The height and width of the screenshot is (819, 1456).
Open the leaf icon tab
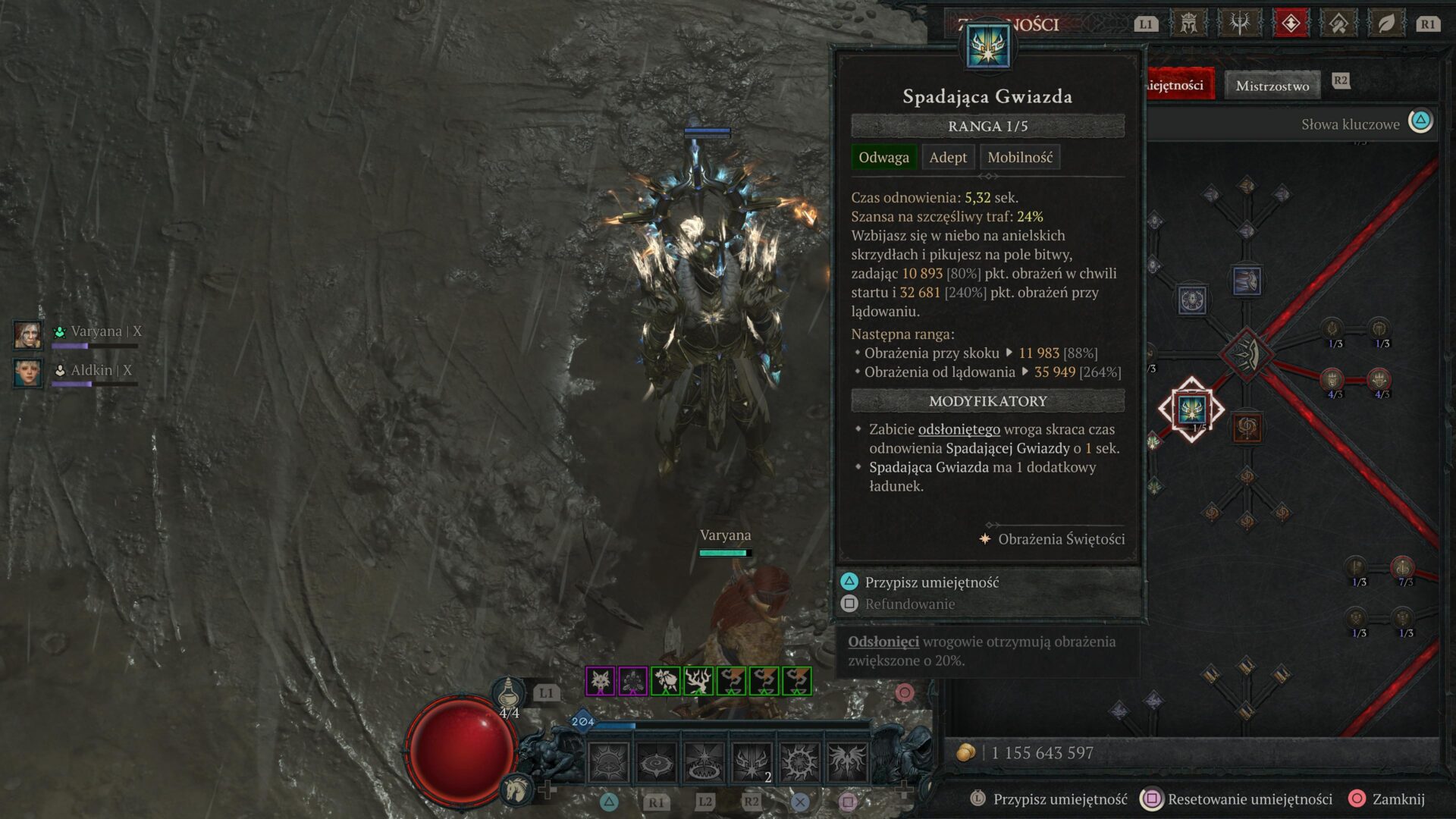1385,24
